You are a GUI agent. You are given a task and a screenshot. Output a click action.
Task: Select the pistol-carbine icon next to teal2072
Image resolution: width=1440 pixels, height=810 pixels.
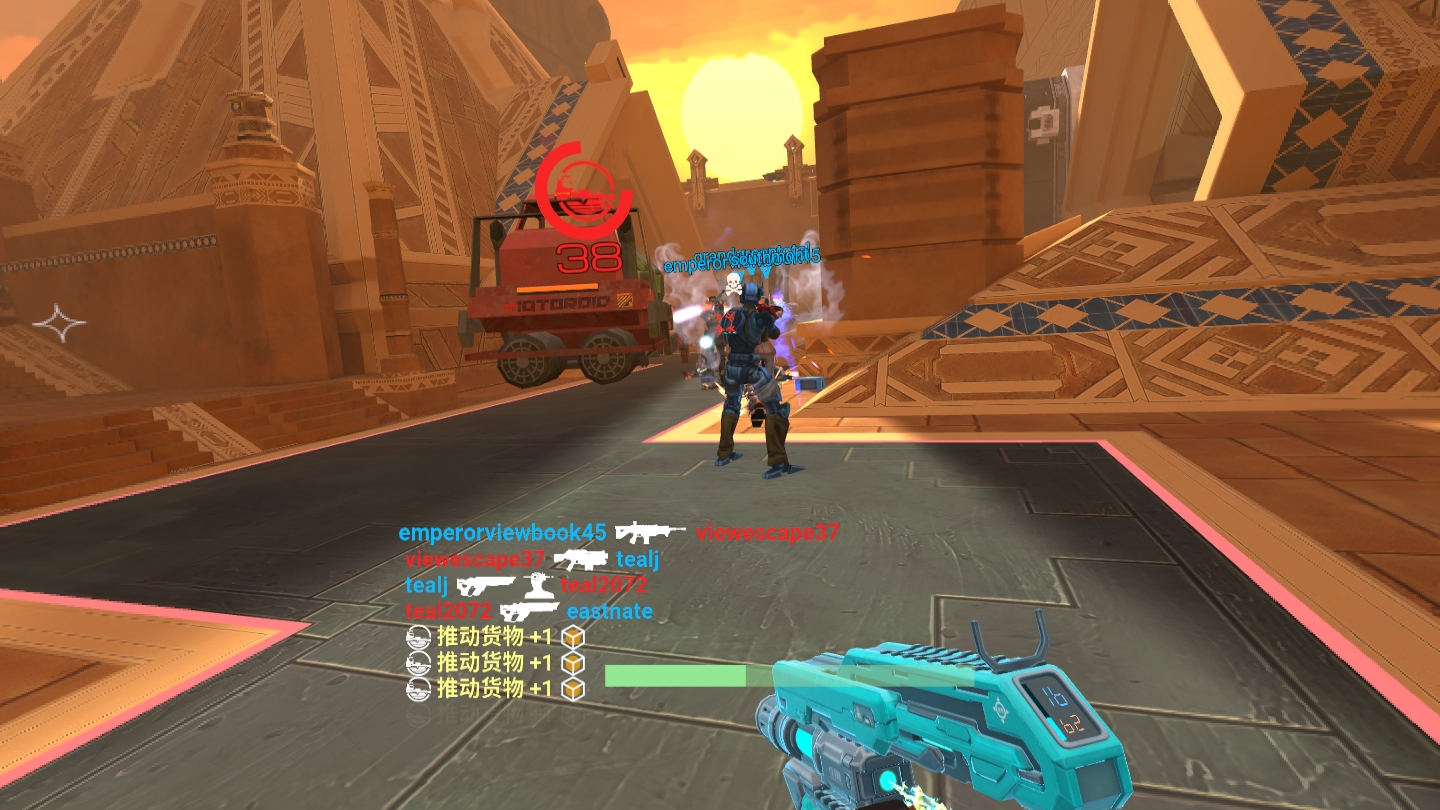click(531, 611)
